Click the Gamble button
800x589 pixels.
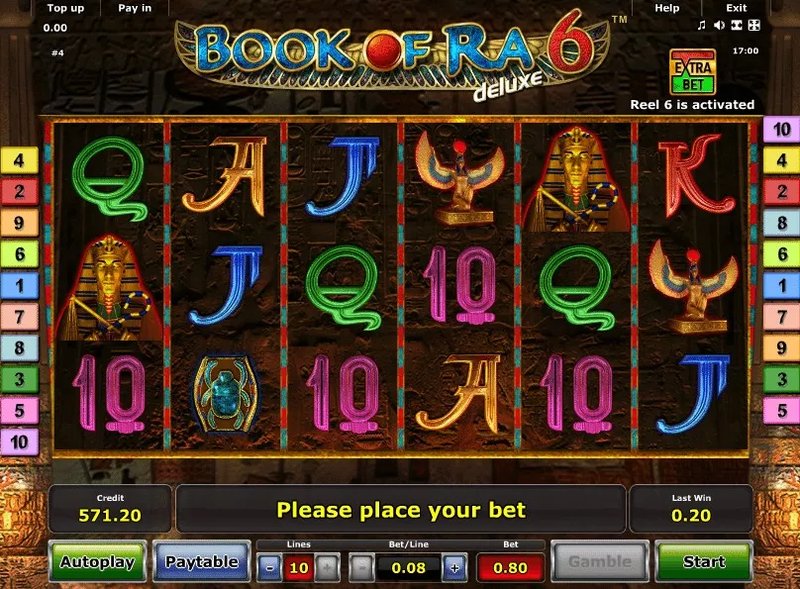click(600, 562)
